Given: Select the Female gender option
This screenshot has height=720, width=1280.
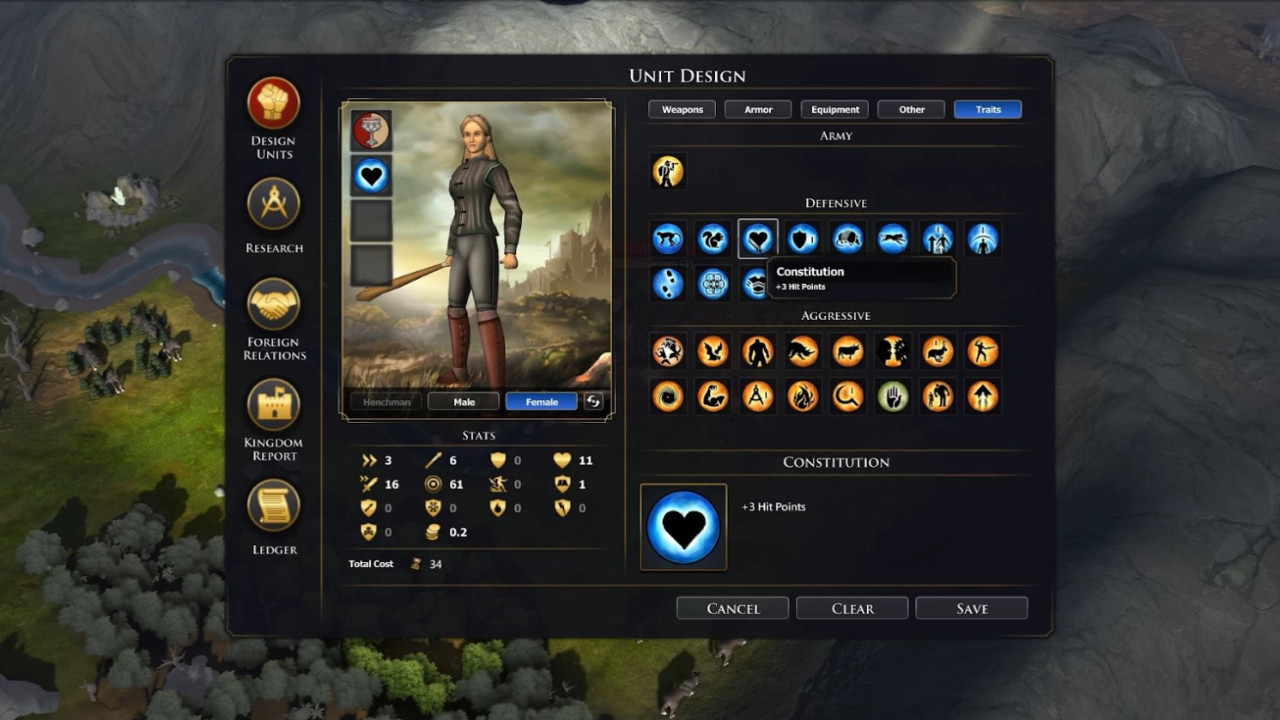Looking at the screenshot, I should tap(540, 401).
